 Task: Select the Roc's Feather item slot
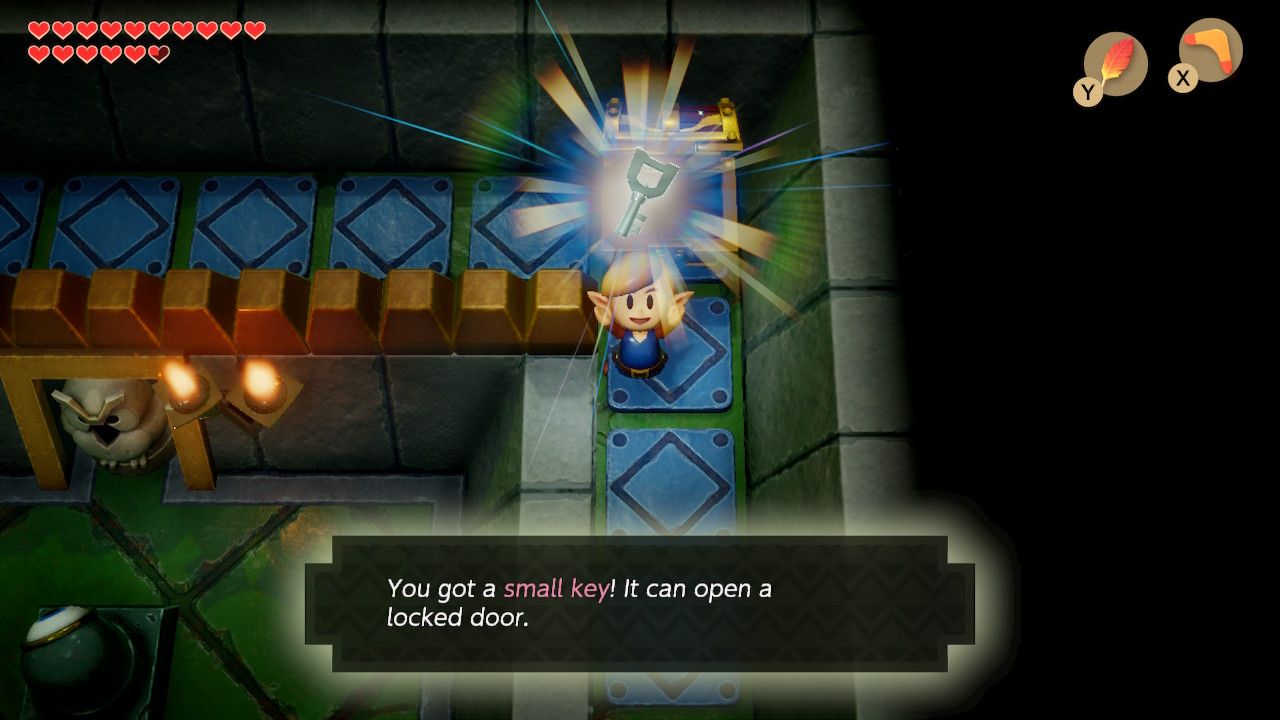click(x=1114, y=64)
